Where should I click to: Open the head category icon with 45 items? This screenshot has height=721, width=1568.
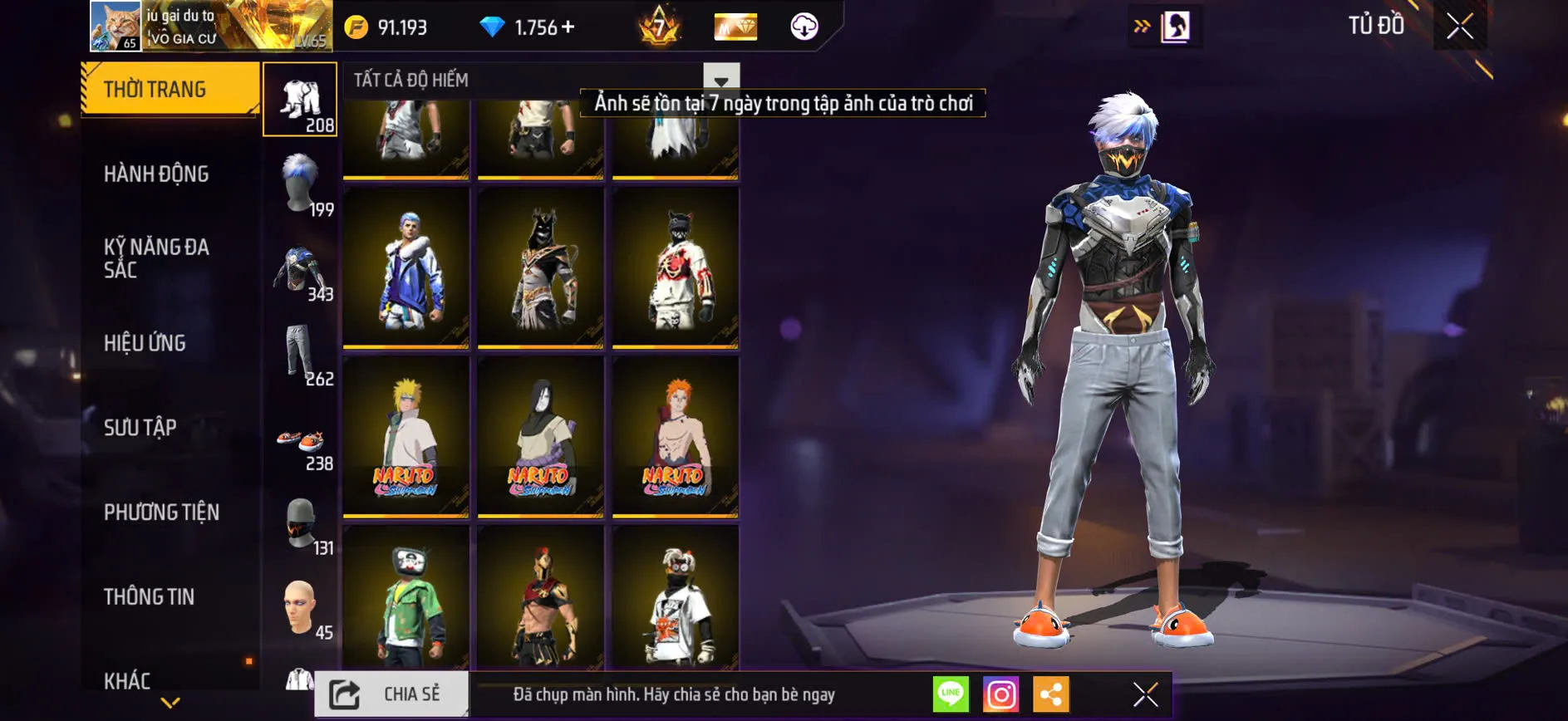(x=302, y=611)
